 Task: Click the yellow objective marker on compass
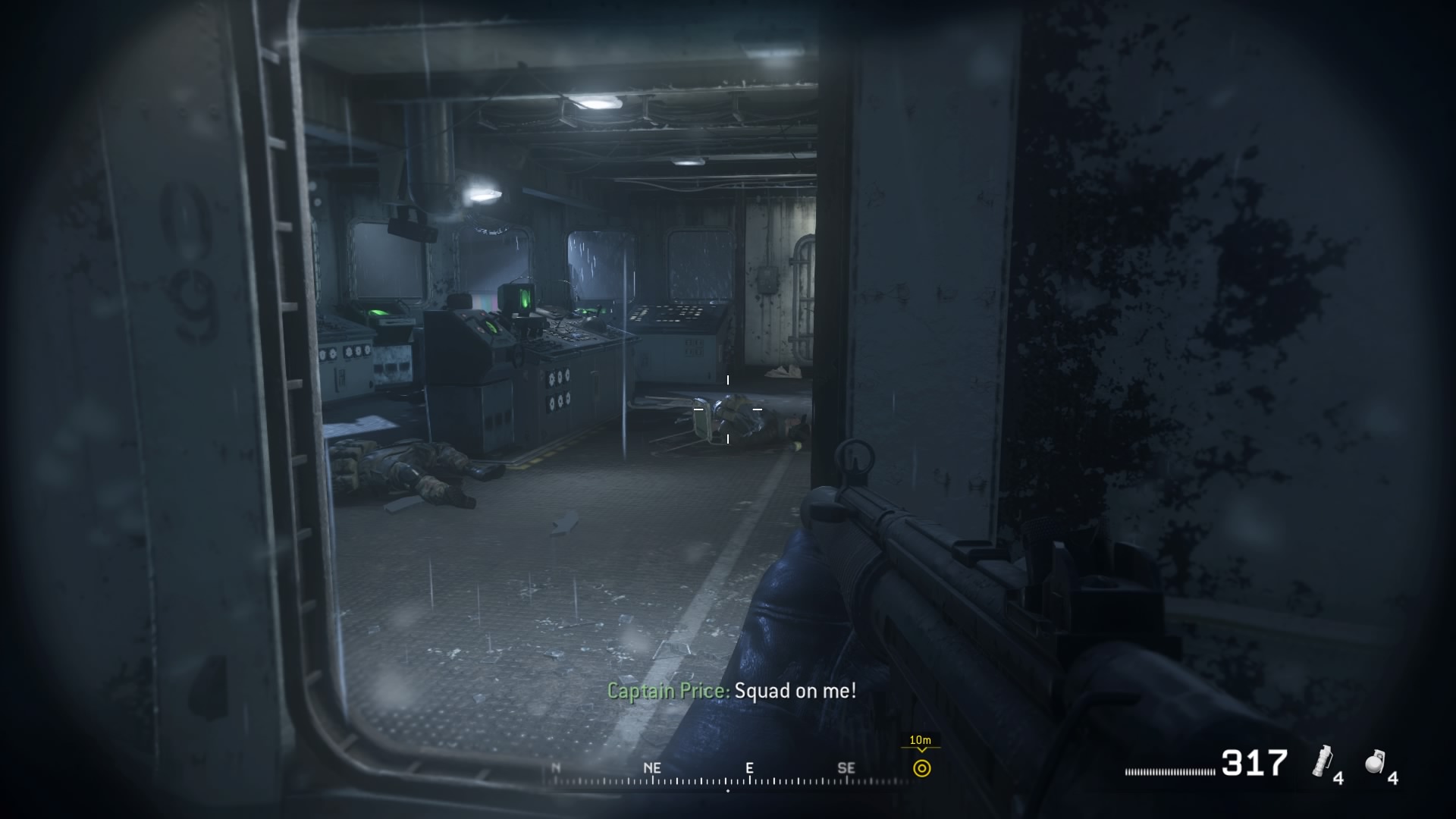coord(921,768)
